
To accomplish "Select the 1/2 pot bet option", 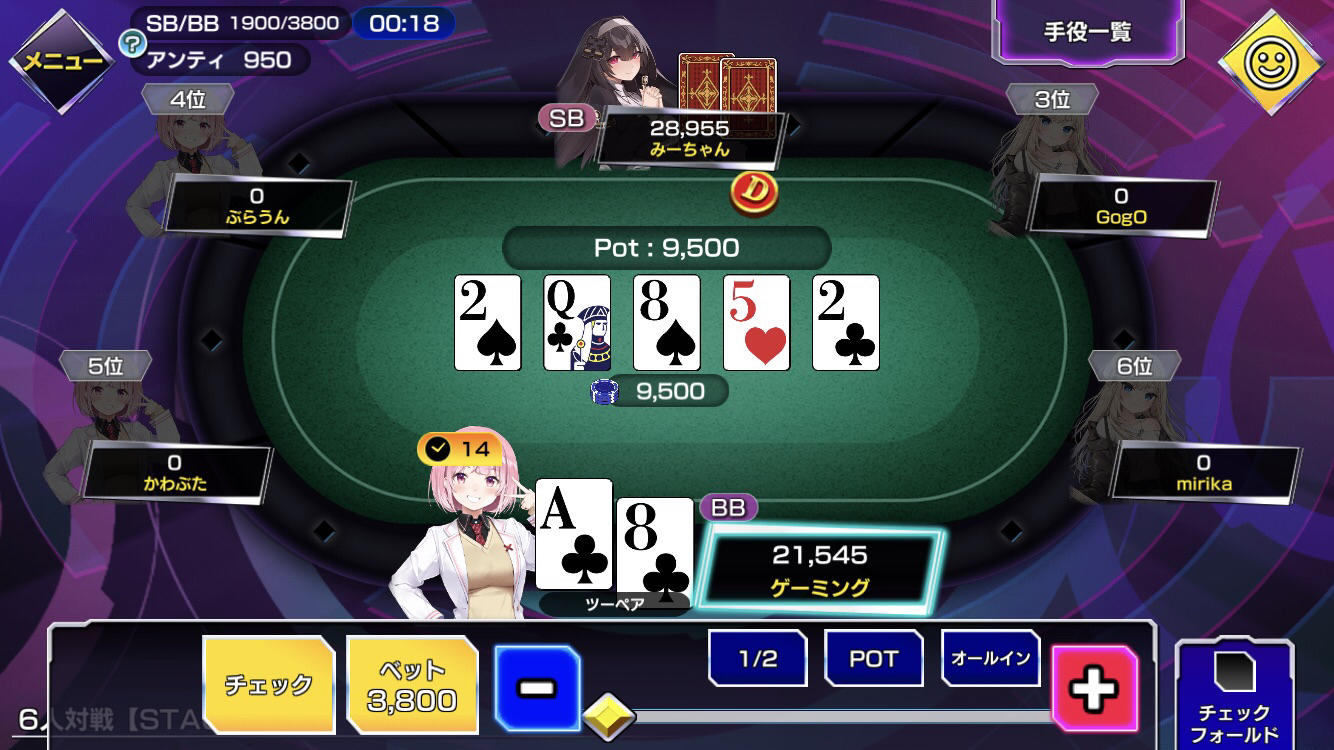I will pos(756,658).
